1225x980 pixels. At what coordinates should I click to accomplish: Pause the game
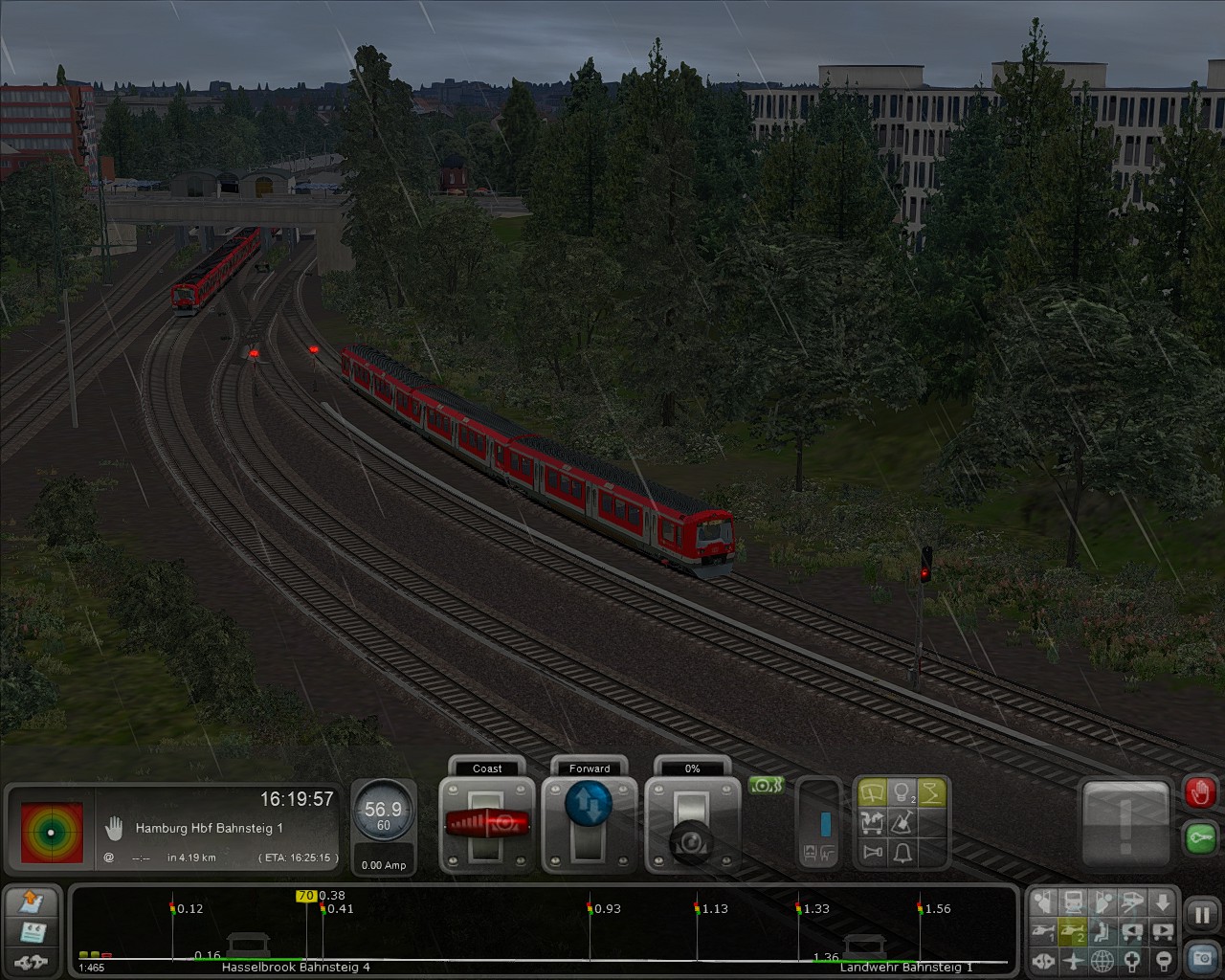[x=1201, y=914]
